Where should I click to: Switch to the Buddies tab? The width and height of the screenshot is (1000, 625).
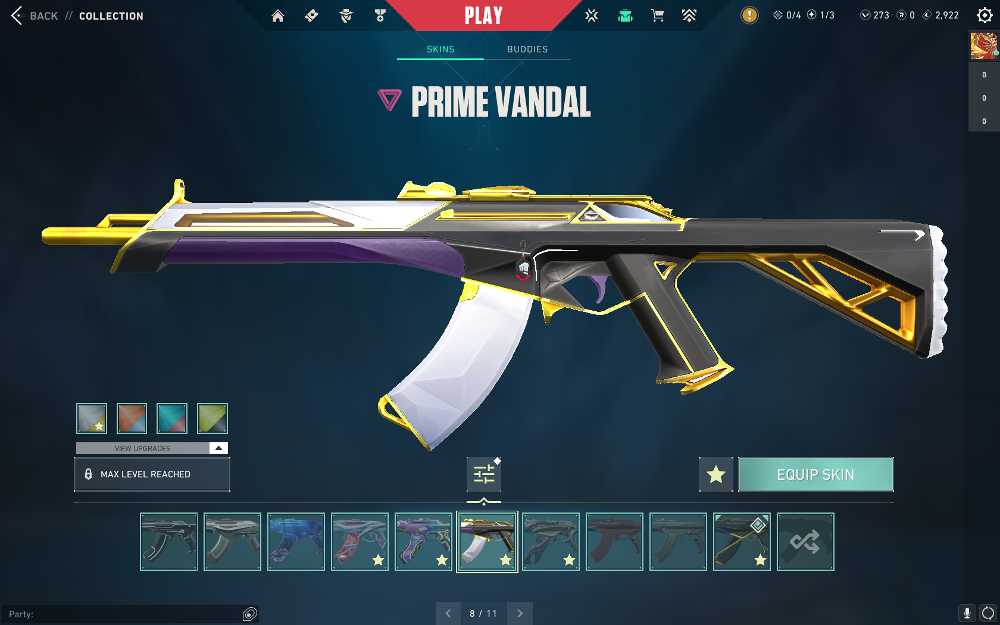tap(527, 49)
